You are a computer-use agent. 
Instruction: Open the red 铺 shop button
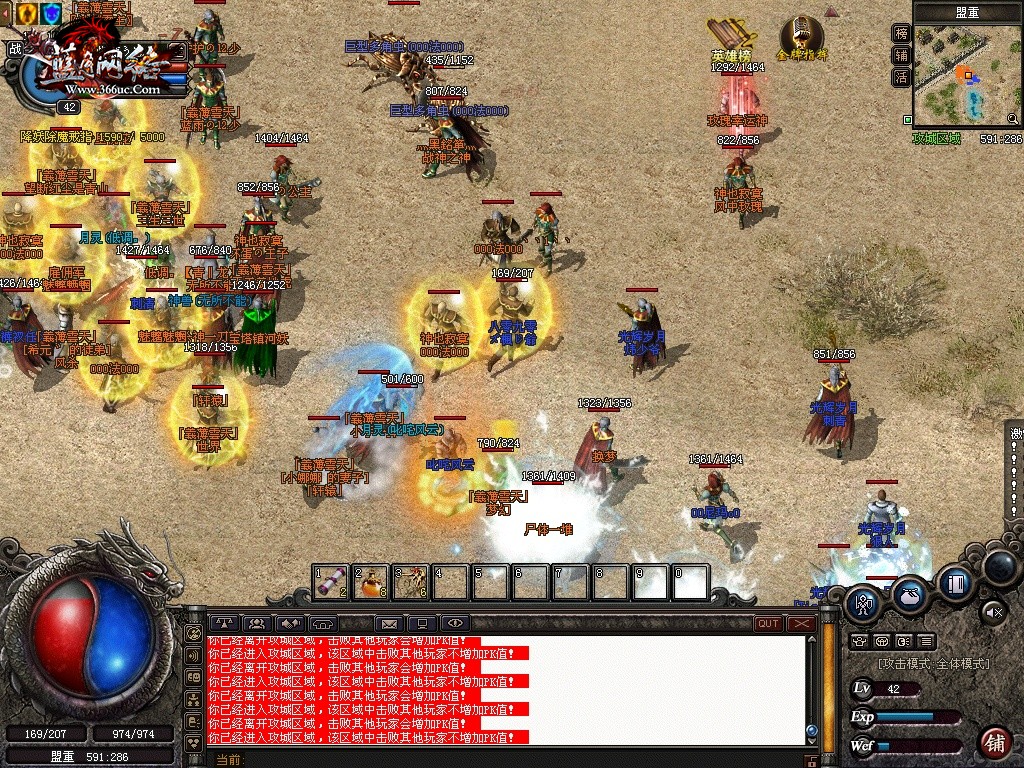[x=994, y=743]
